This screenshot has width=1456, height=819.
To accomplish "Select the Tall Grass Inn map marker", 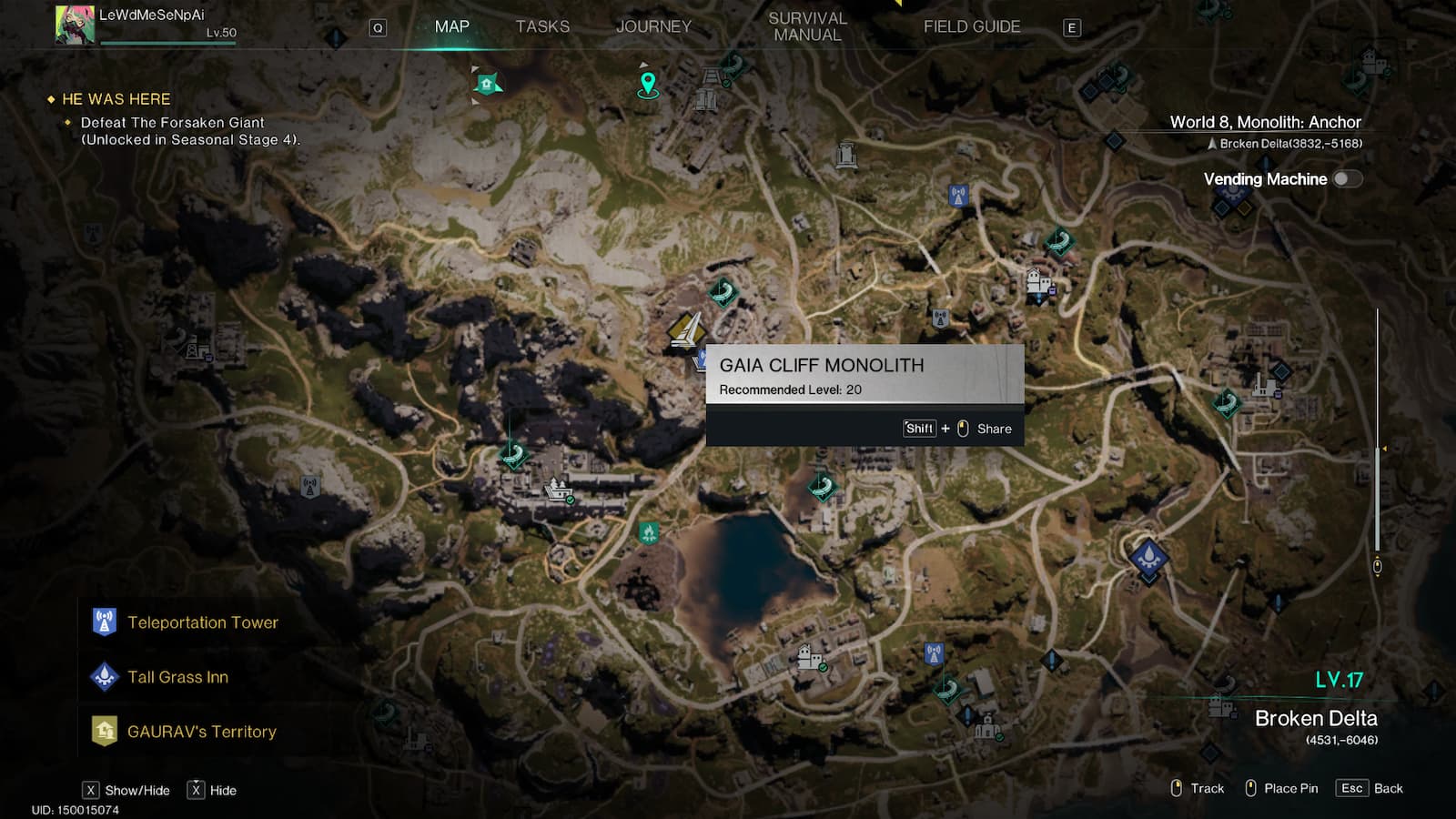I will click(1149, 555).
